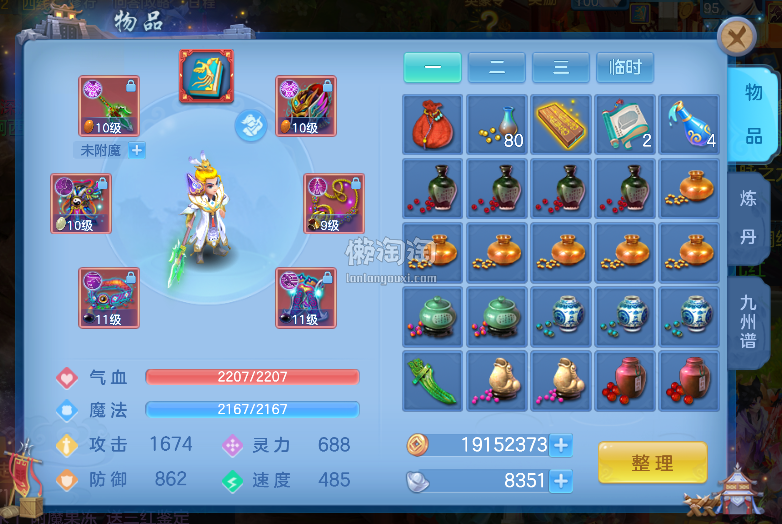Select the scroll item with count 2
The image size is (782, 524).
click(x=625, y=124)
